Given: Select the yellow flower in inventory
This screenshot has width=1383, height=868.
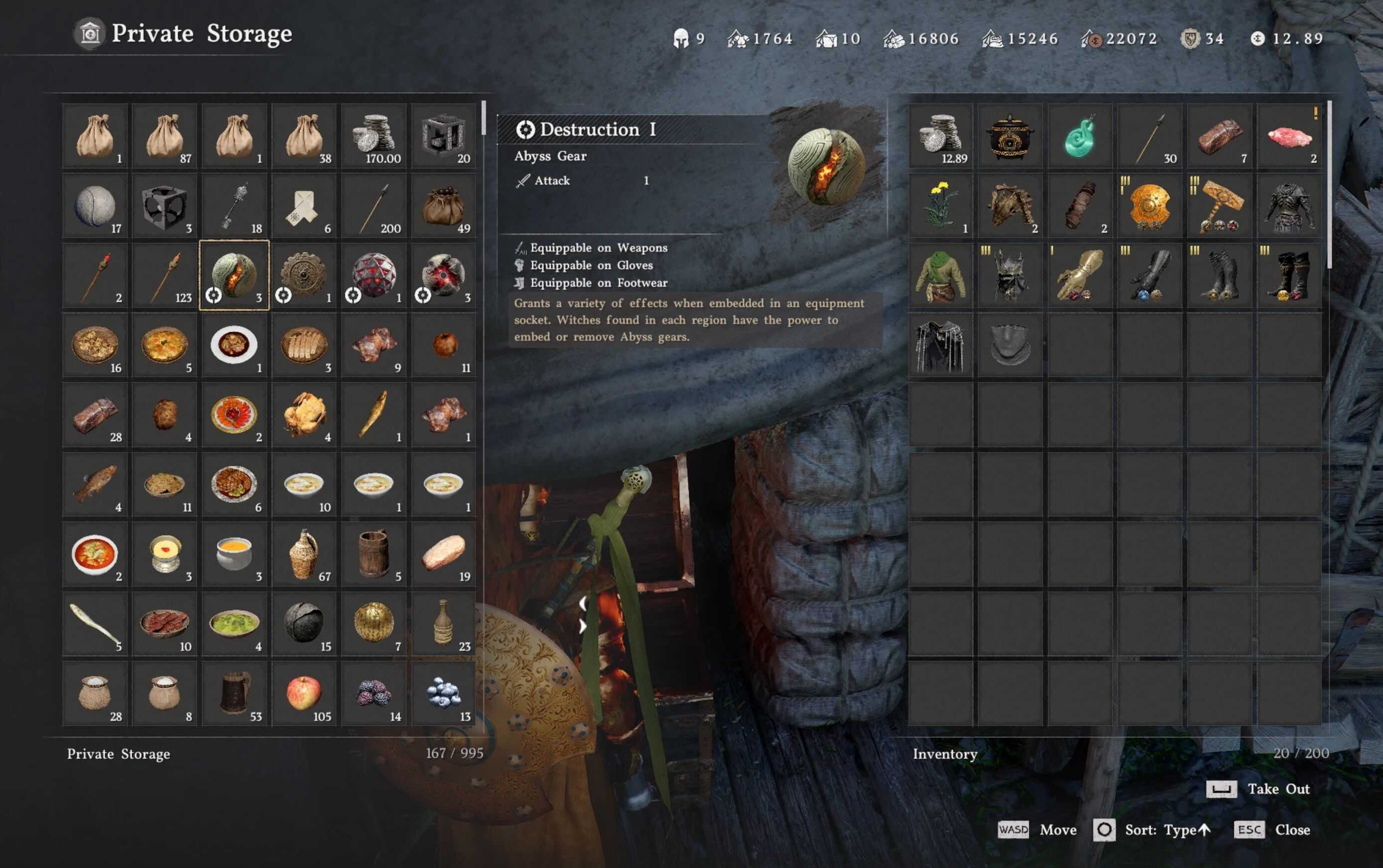Looking at the screenshot, I should tap(940, 205).
